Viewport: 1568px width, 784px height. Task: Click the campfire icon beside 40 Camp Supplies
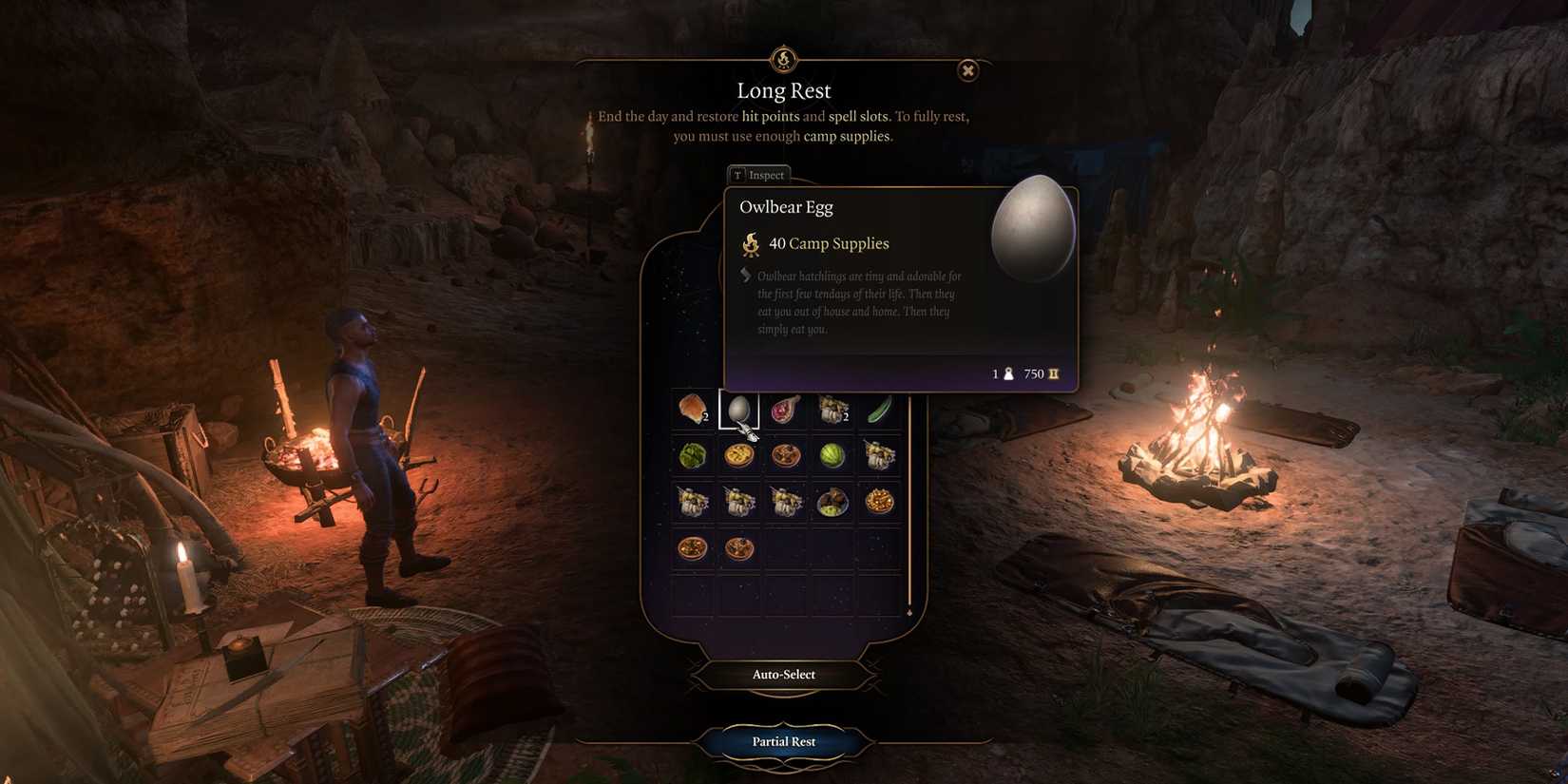[750, 243]
